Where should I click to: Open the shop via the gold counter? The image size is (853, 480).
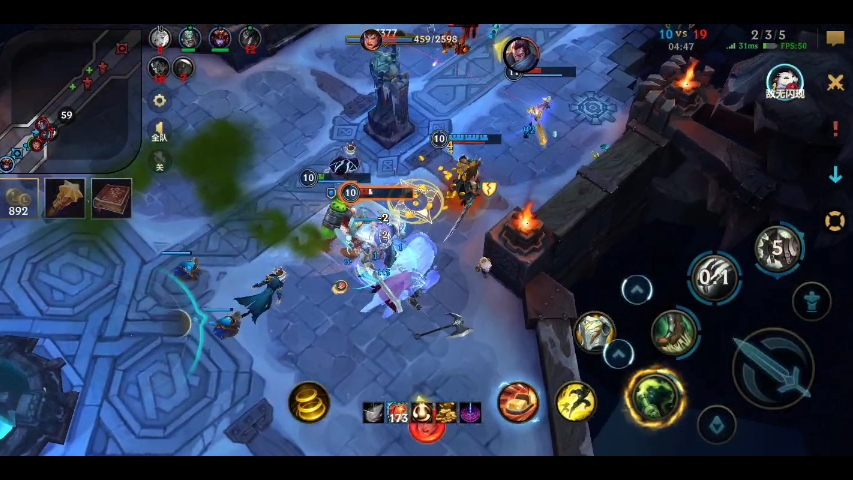(19, 198)
